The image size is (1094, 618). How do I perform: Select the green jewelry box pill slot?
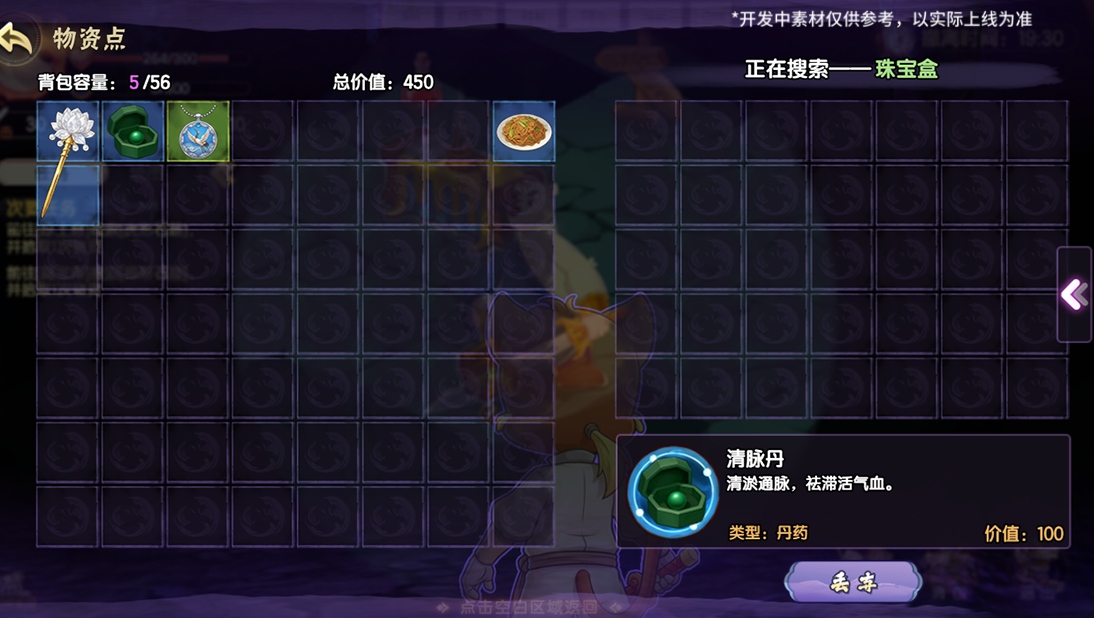pos(133,131)
